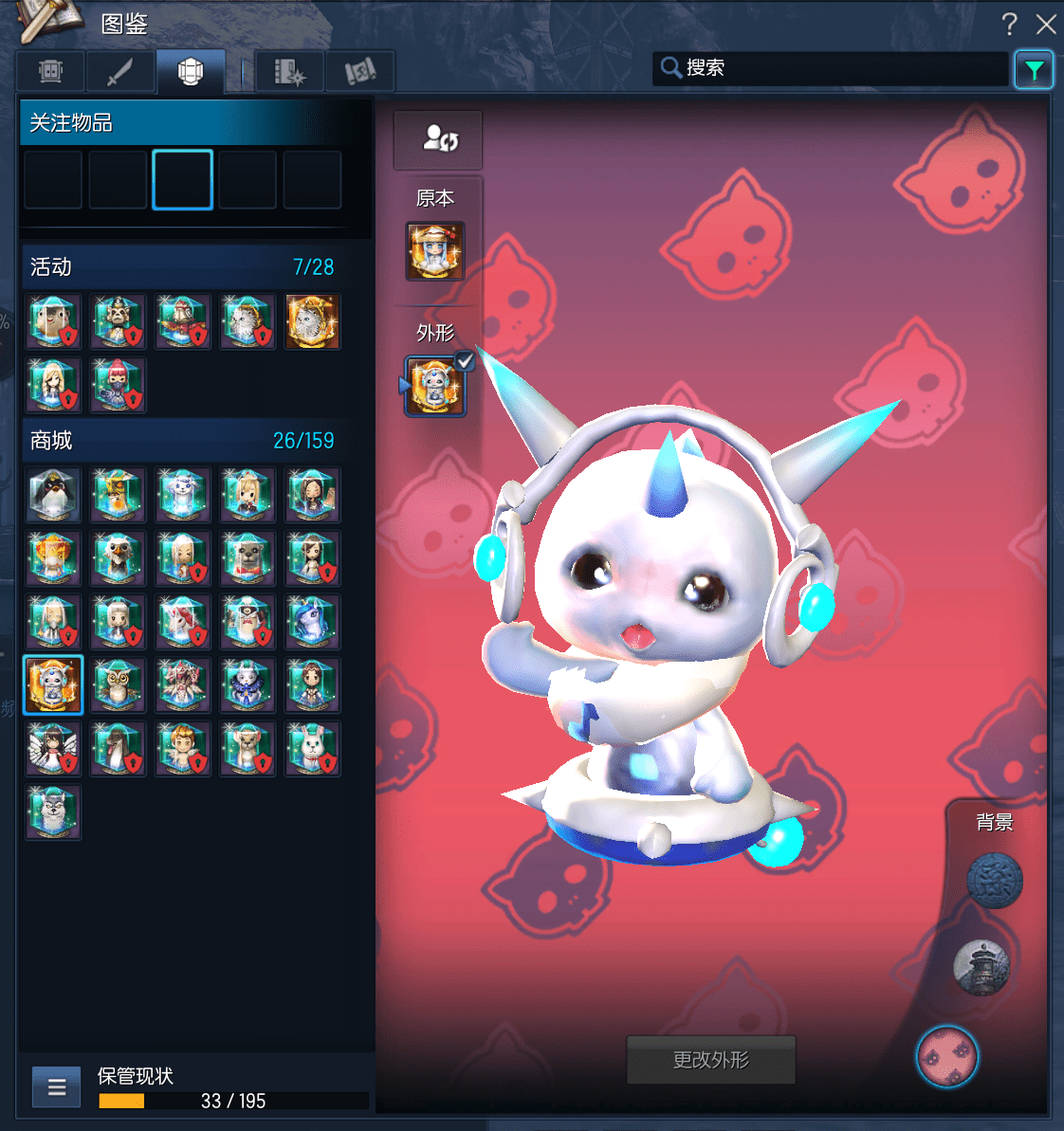Viewport: 1064px width, 1131px height.
Task: Select the grey wolf pet icon
Action: (53, 812)
